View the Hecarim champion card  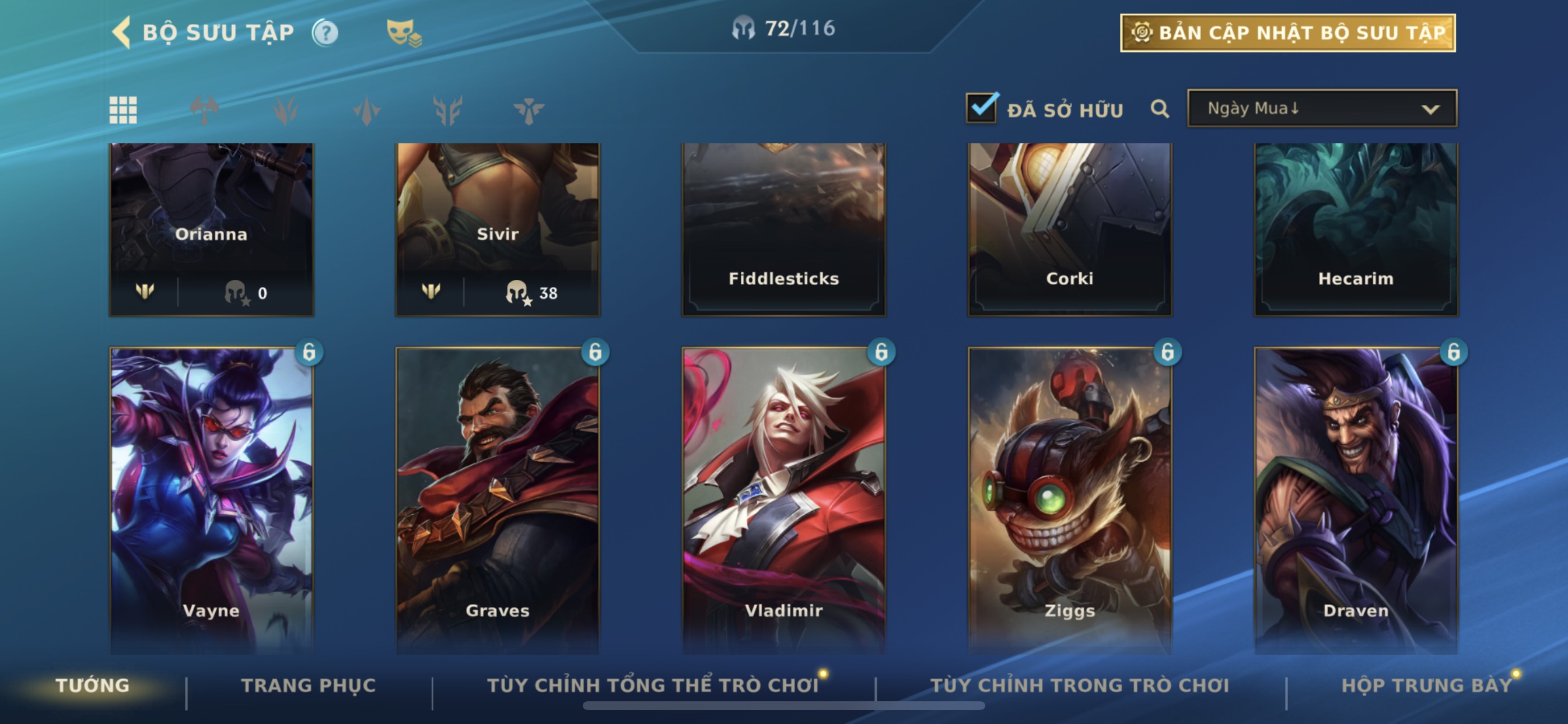(x=1356, y=228)
